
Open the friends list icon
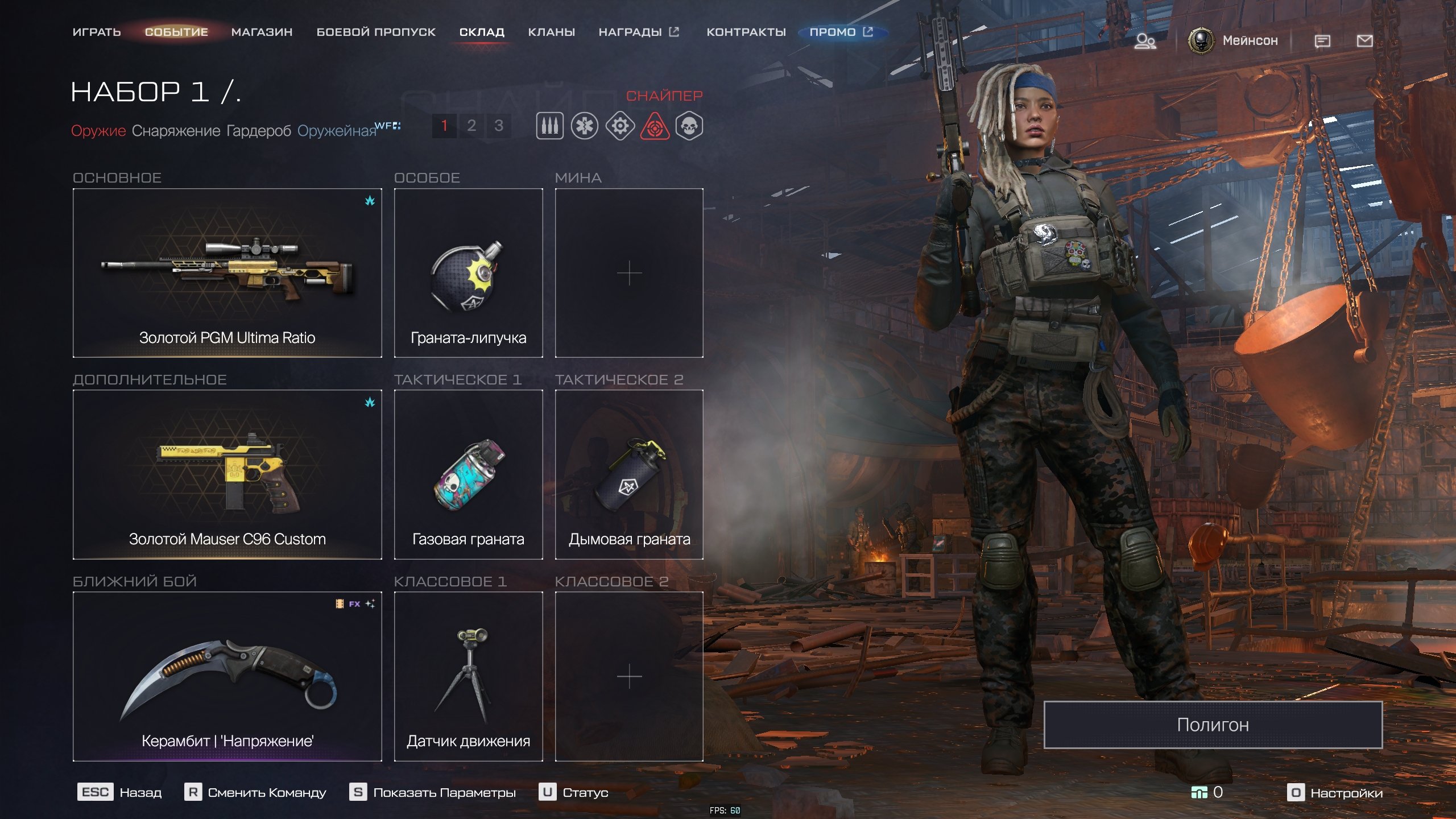click(x=1145, y=41)
